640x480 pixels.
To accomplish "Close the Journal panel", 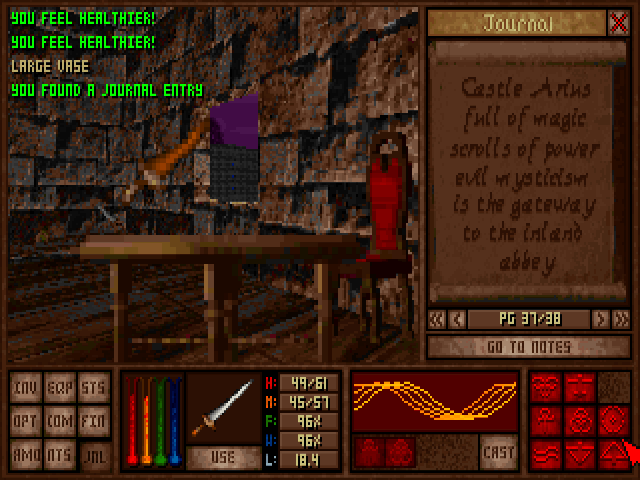I will coord(619,23).
